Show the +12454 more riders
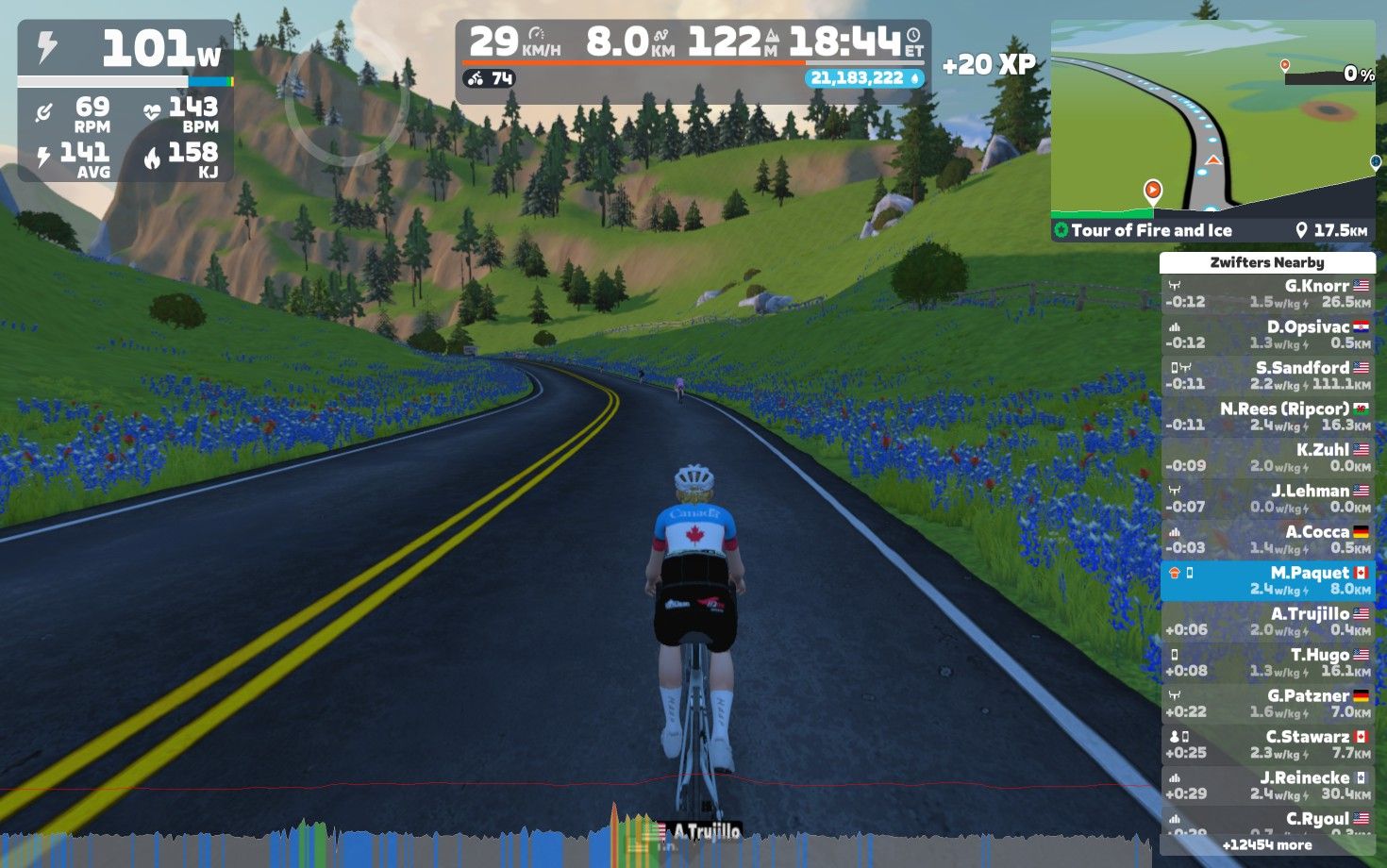 coord(1267,845)
